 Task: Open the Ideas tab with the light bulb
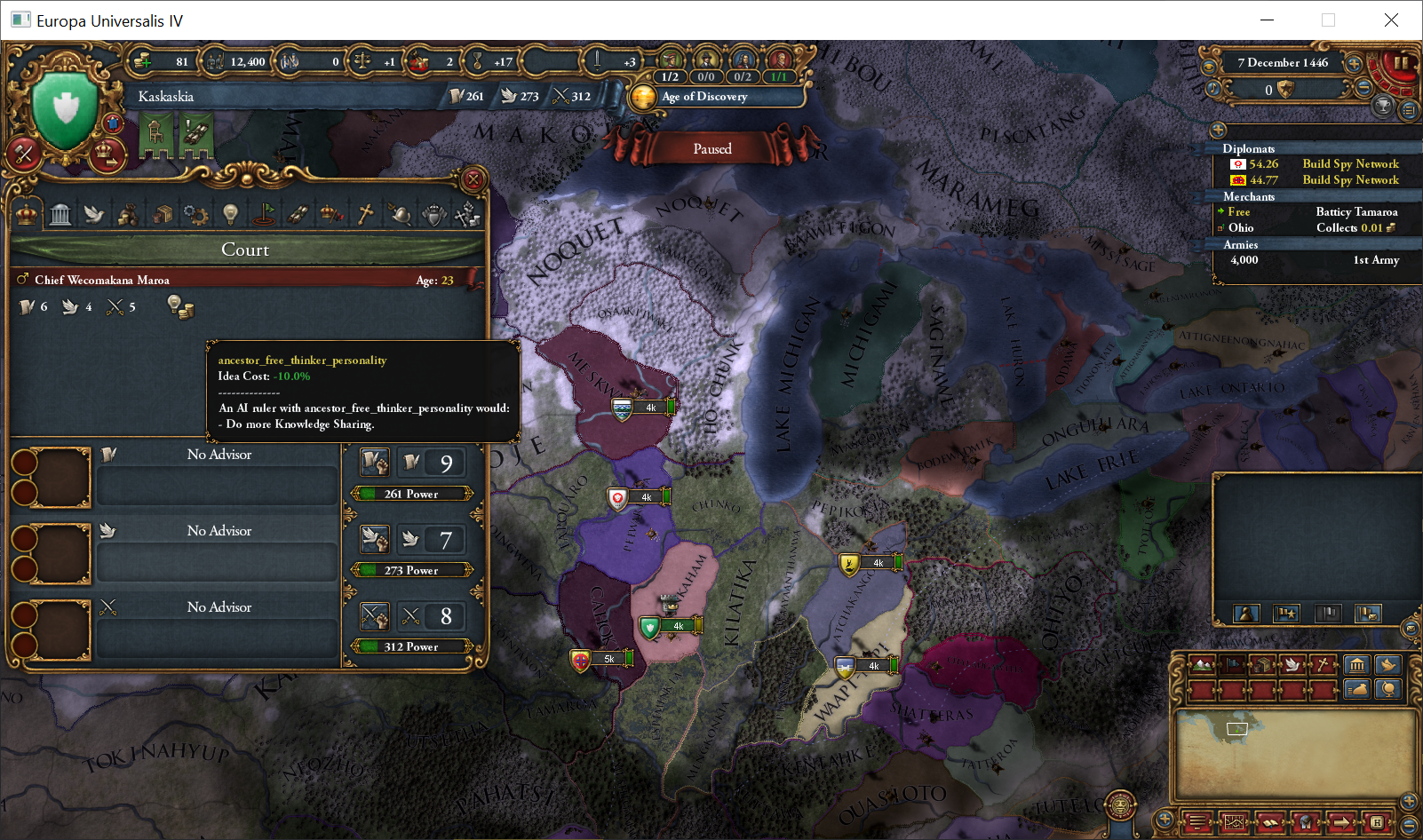point(230,214)
